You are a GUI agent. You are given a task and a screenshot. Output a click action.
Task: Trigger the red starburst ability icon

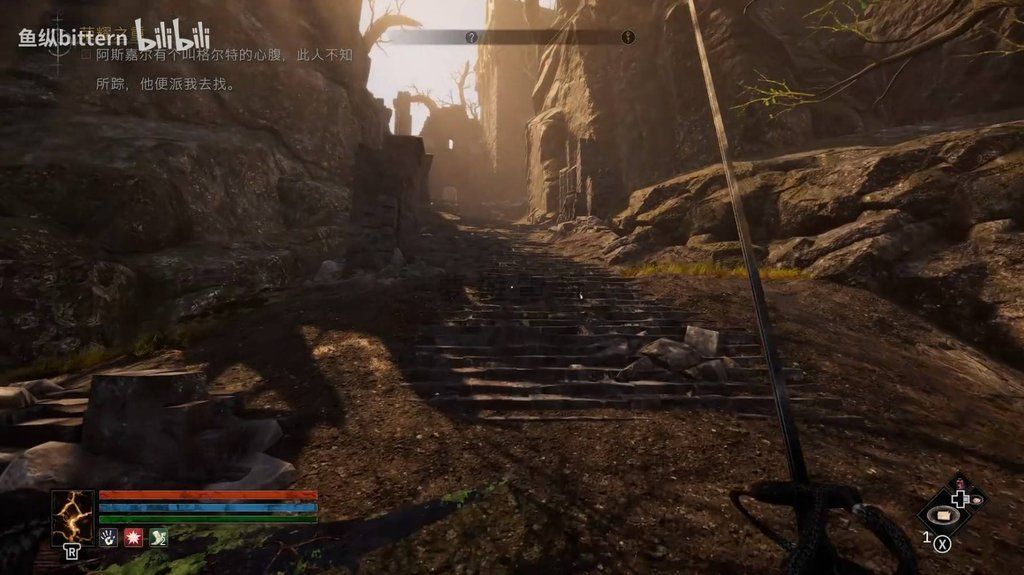[133, 538]
